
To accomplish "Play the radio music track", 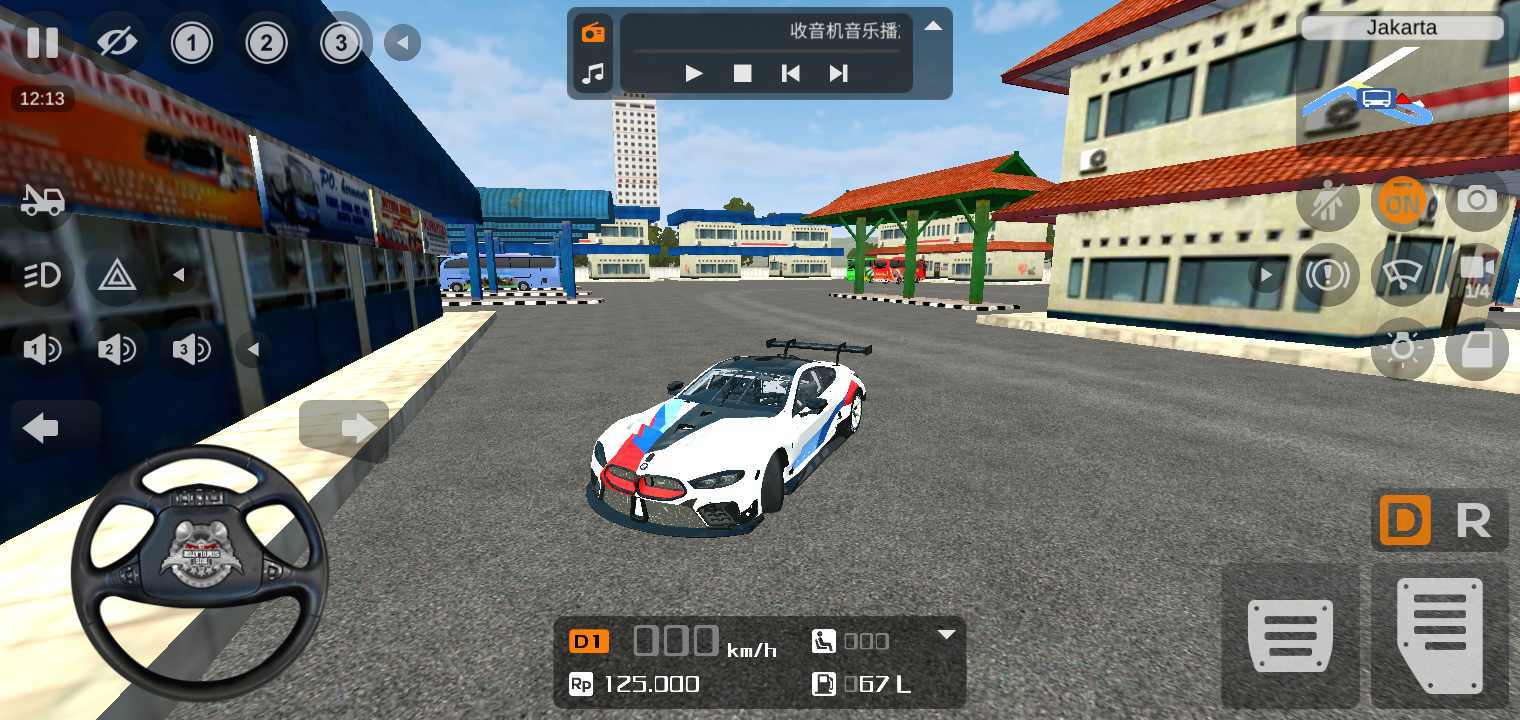I will click(x=694, y=73).
